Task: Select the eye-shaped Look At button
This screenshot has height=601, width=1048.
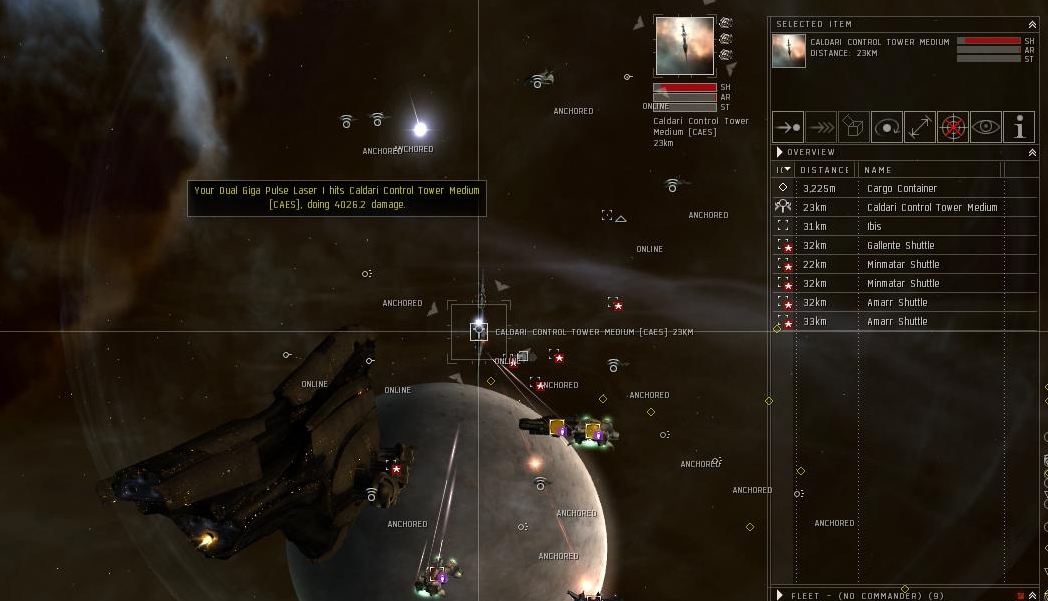Action: tap(986, 127)
